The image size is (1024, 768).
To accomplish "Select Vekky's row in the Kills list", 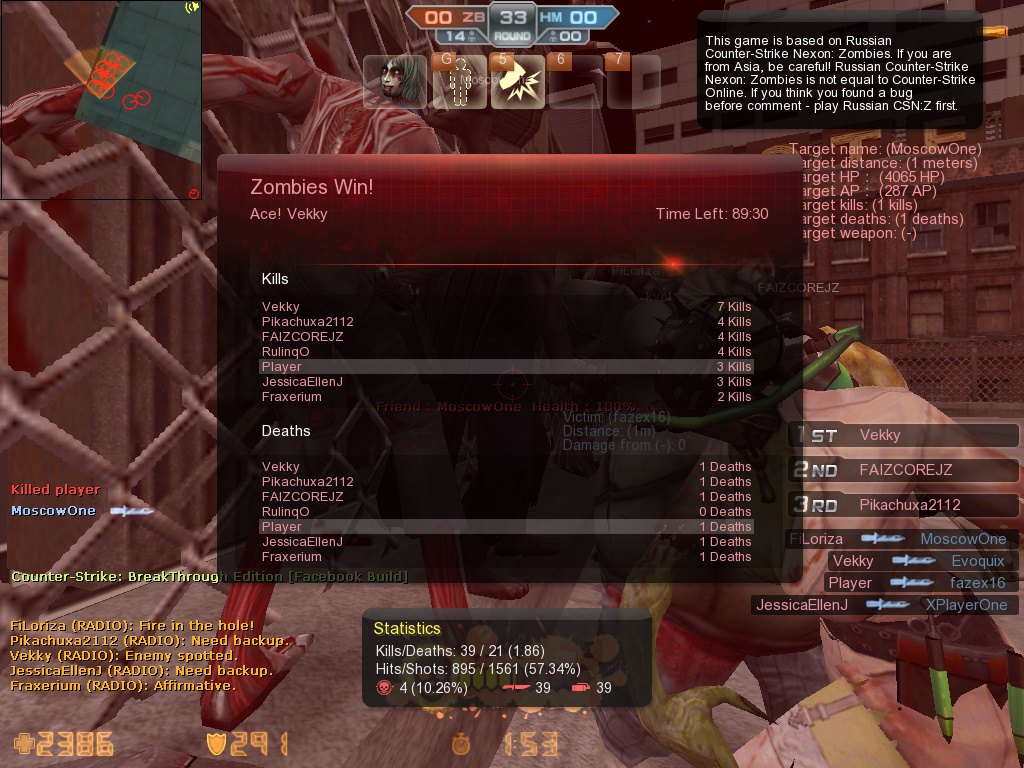I will click(x=505, y=307).
